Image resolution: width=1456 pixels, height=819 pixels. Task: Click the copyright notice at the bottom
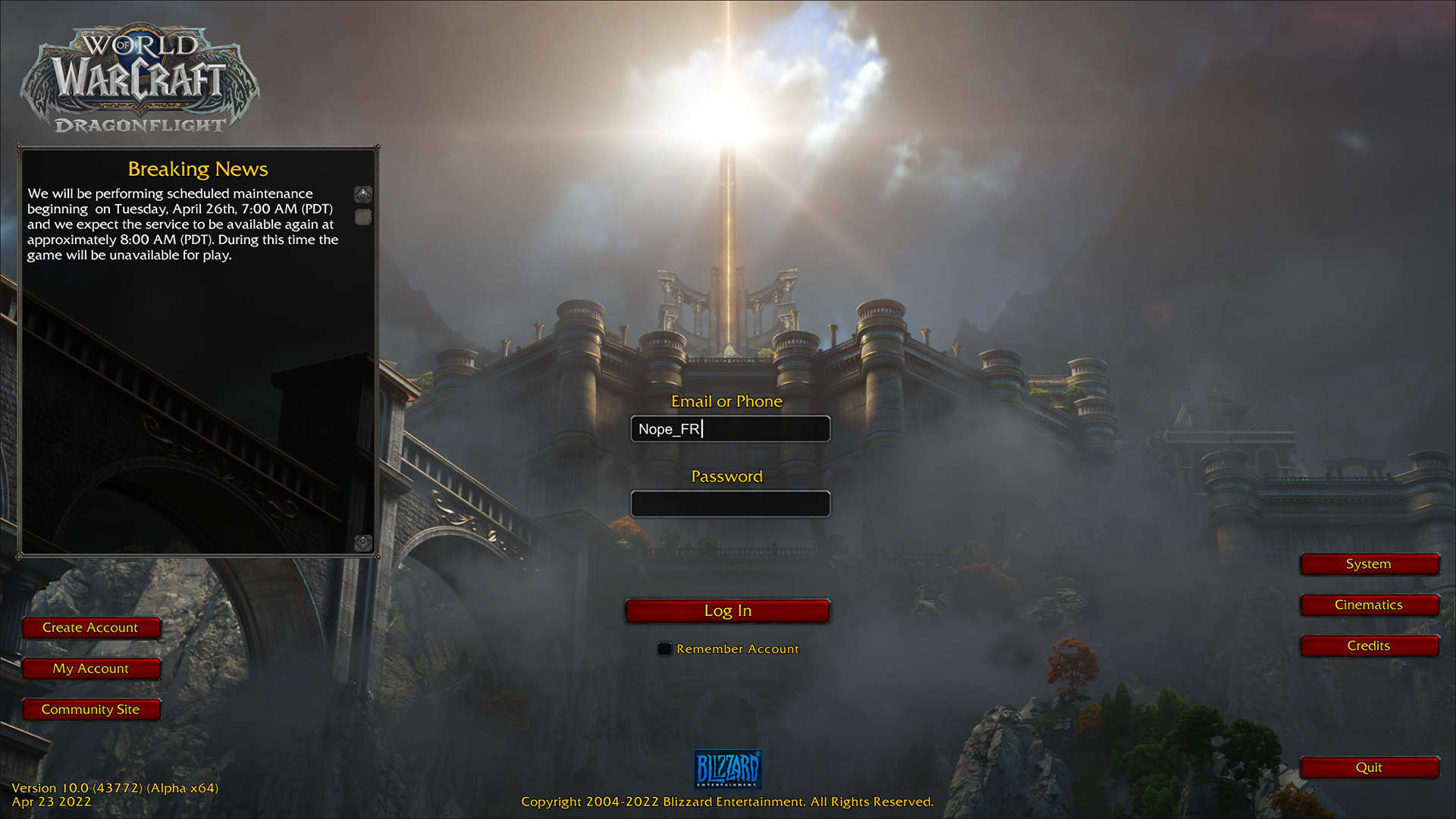click(726, 802)
